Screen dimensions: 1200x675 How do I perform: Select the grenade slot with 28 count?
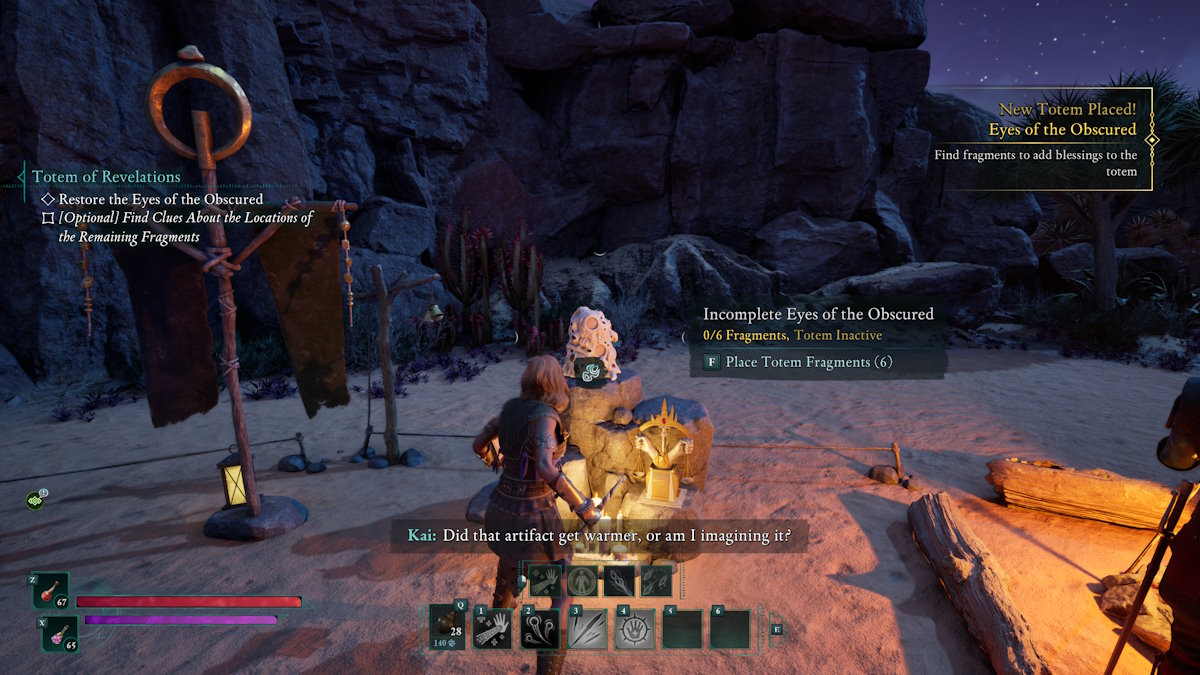[447, 628]
